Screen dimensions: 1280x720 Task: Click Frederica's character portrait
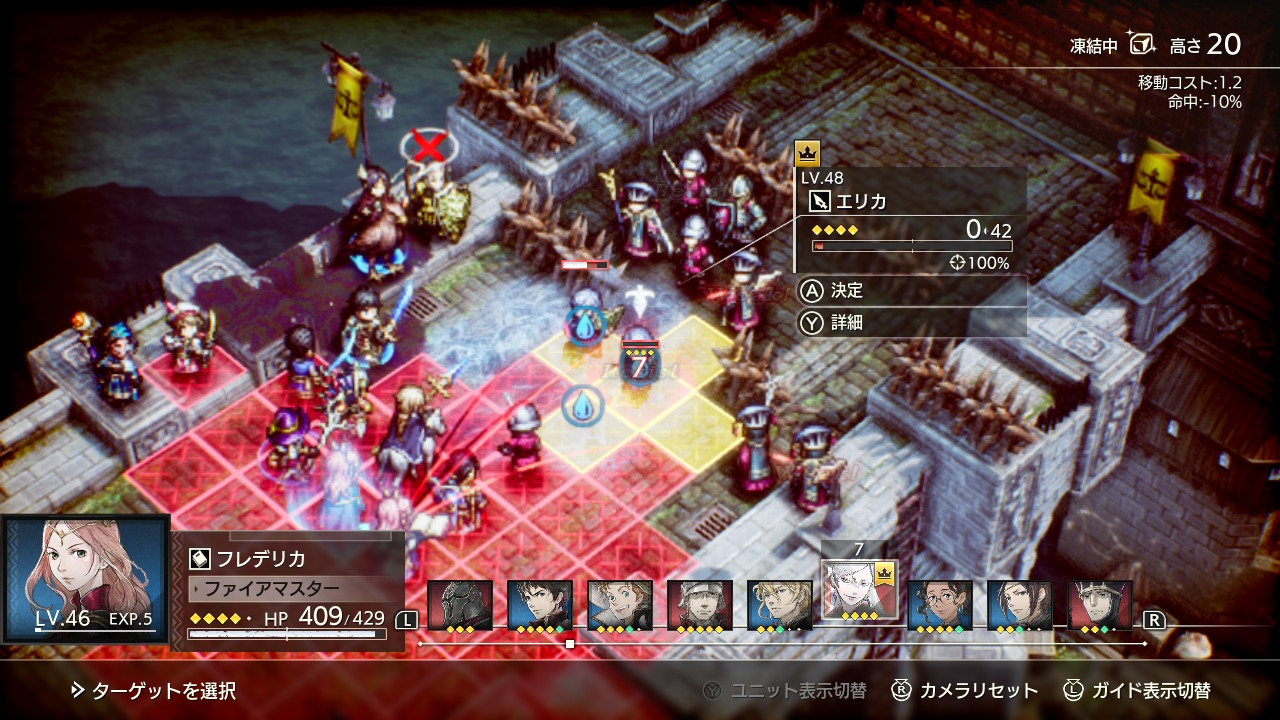[86, 578]
